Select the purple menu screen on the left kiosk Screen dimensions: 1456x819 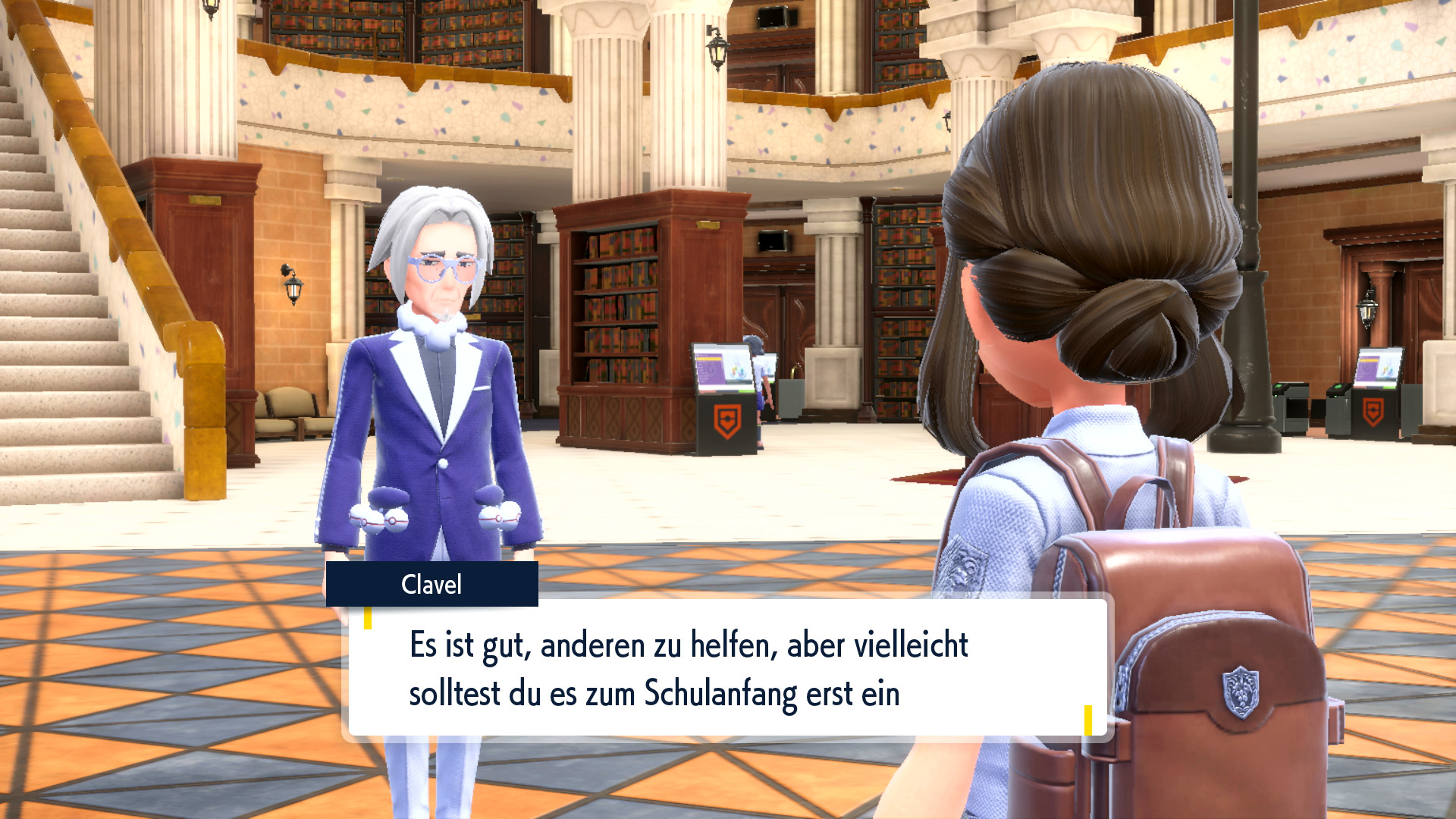tap(710, 369)
